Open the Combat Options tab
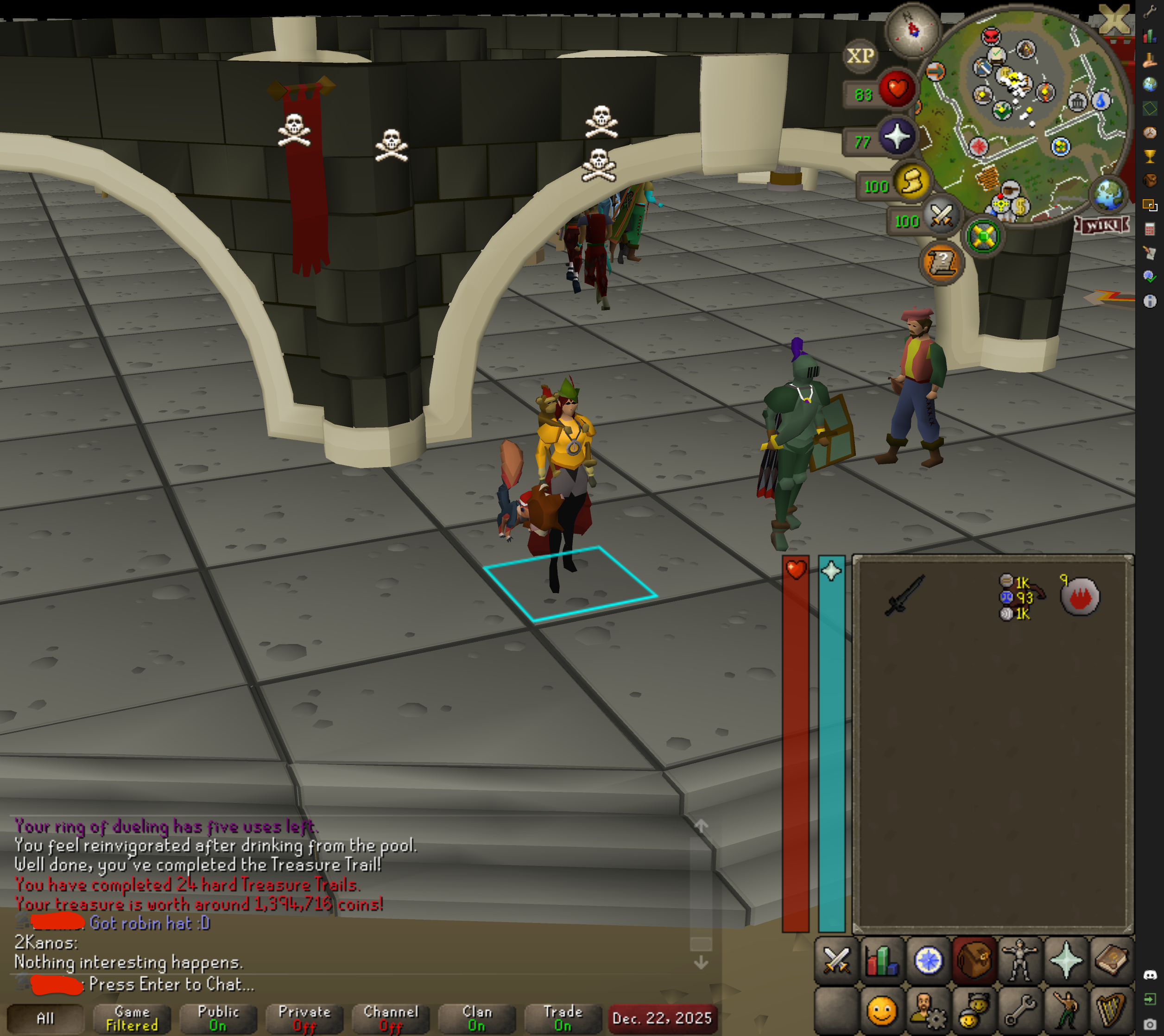This screenshot has width=1164, height=1036. [x=836, y=961]
